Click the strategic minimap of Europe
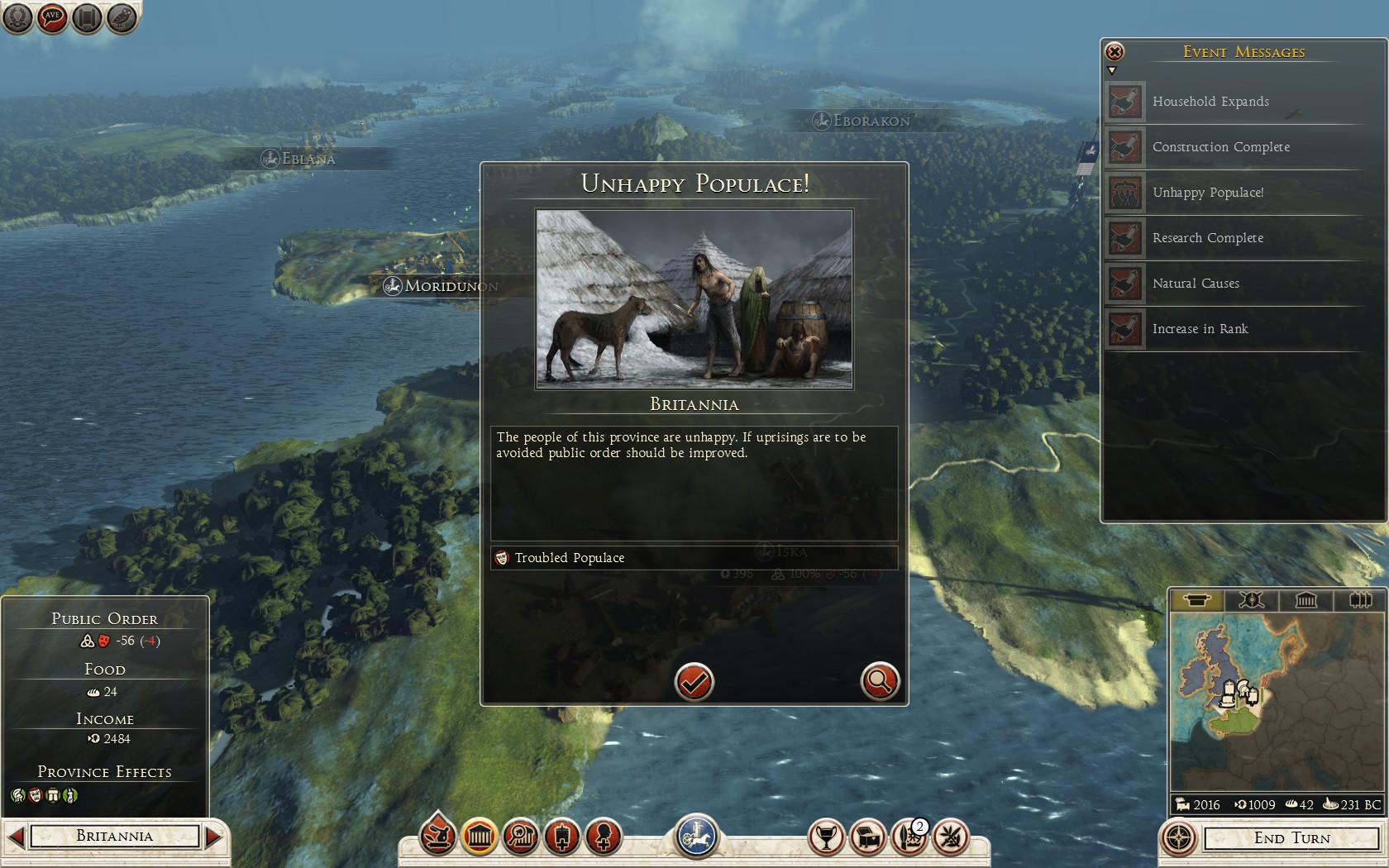 coord(1277,703)
